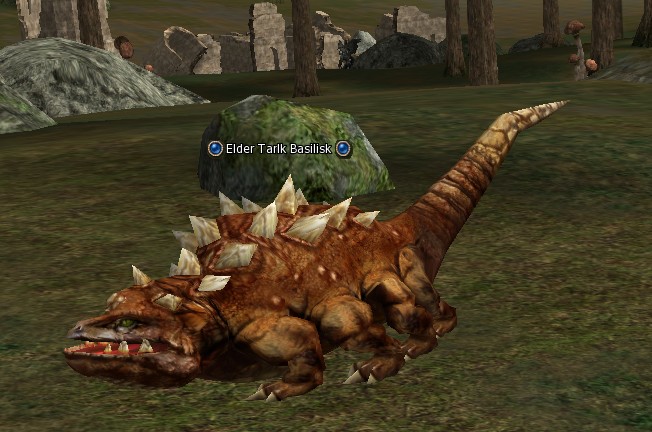The image size is (652, 432).
Task: Select the Elder Tarik Basilisk nameplate
Action: click(279, 149)
